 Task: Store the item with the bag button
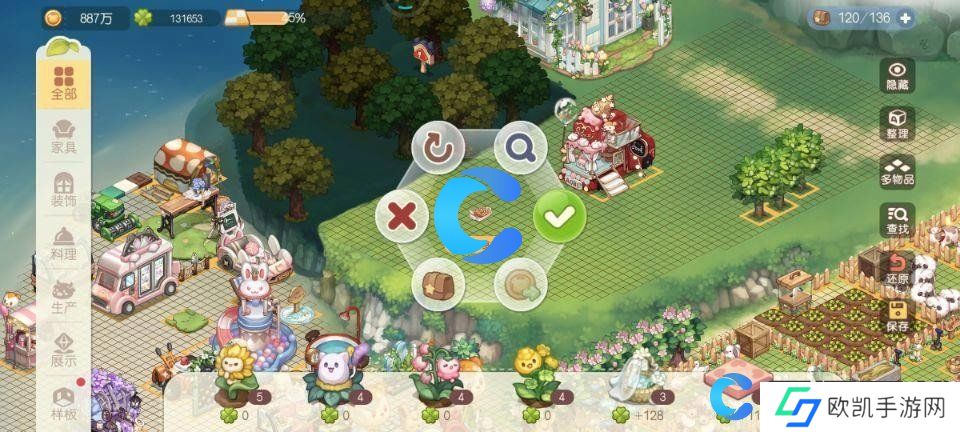click(x=438, y=283)
